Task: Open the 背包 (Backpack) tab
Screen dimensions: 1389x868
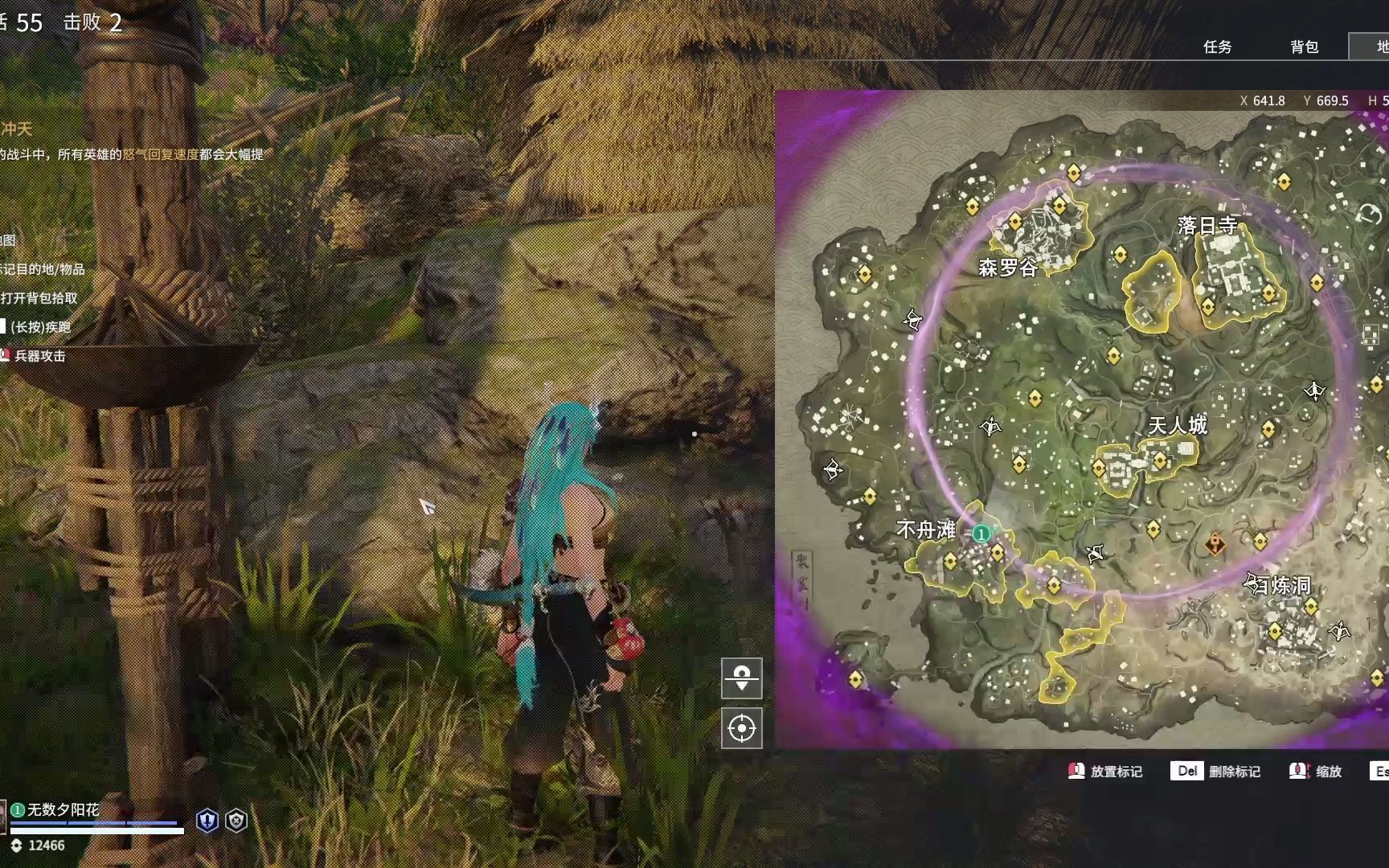Action: pyautogui.click(x=1304, y=47)
